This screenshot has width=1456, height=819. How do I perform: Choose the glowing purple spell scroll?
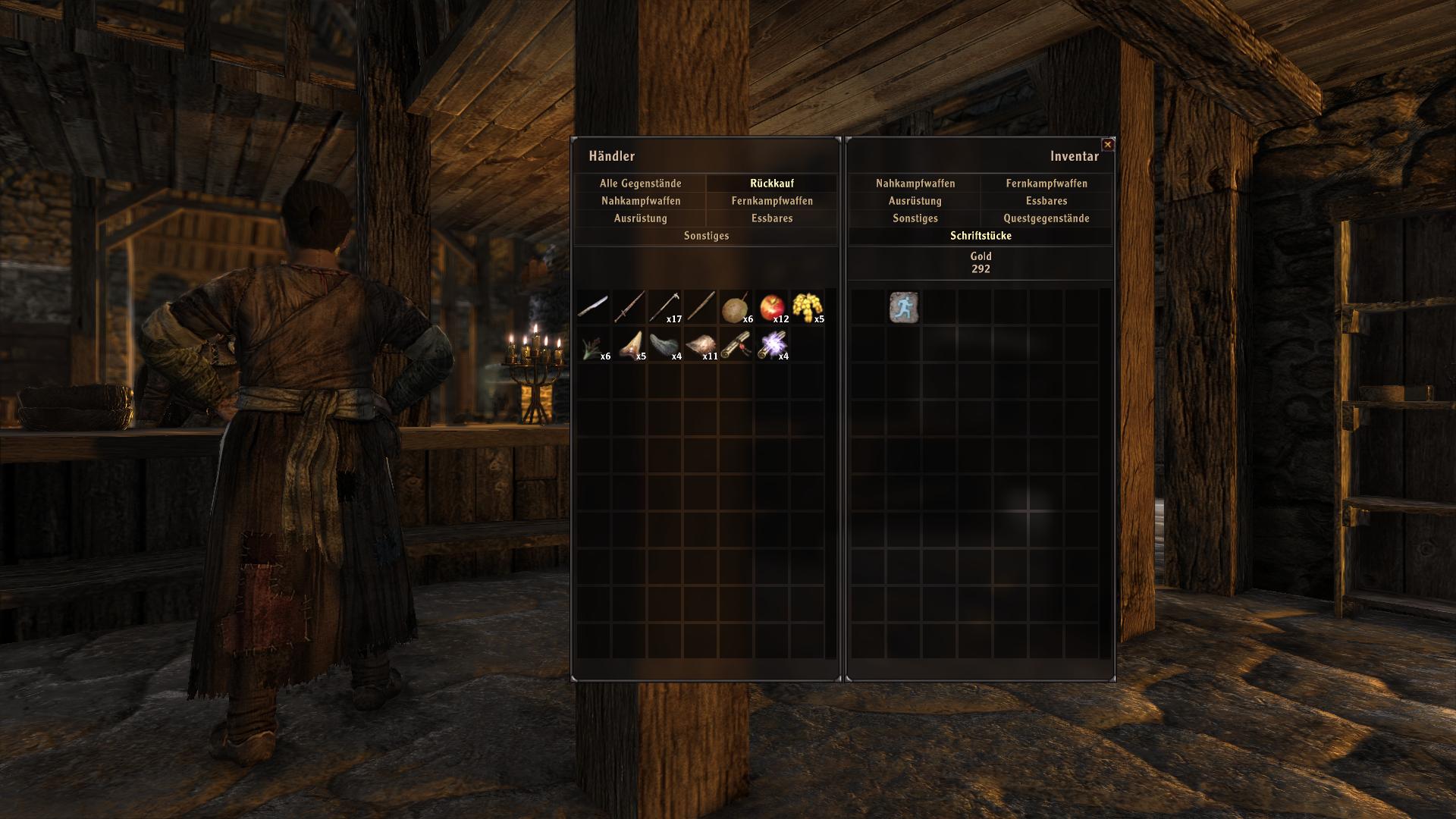coord(772,345)
